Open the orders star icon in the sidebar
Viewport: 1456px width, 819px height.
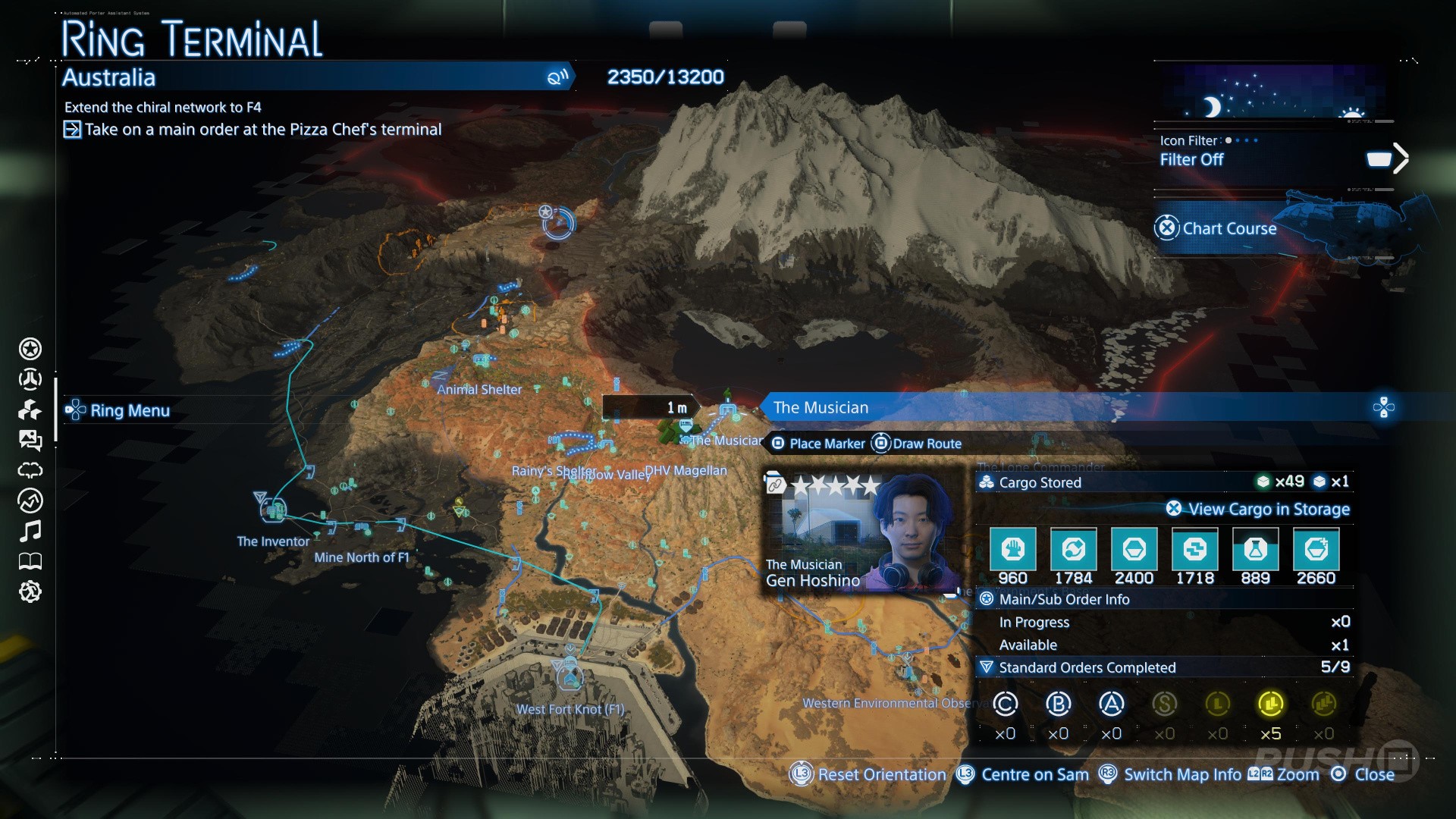[30, 349]
